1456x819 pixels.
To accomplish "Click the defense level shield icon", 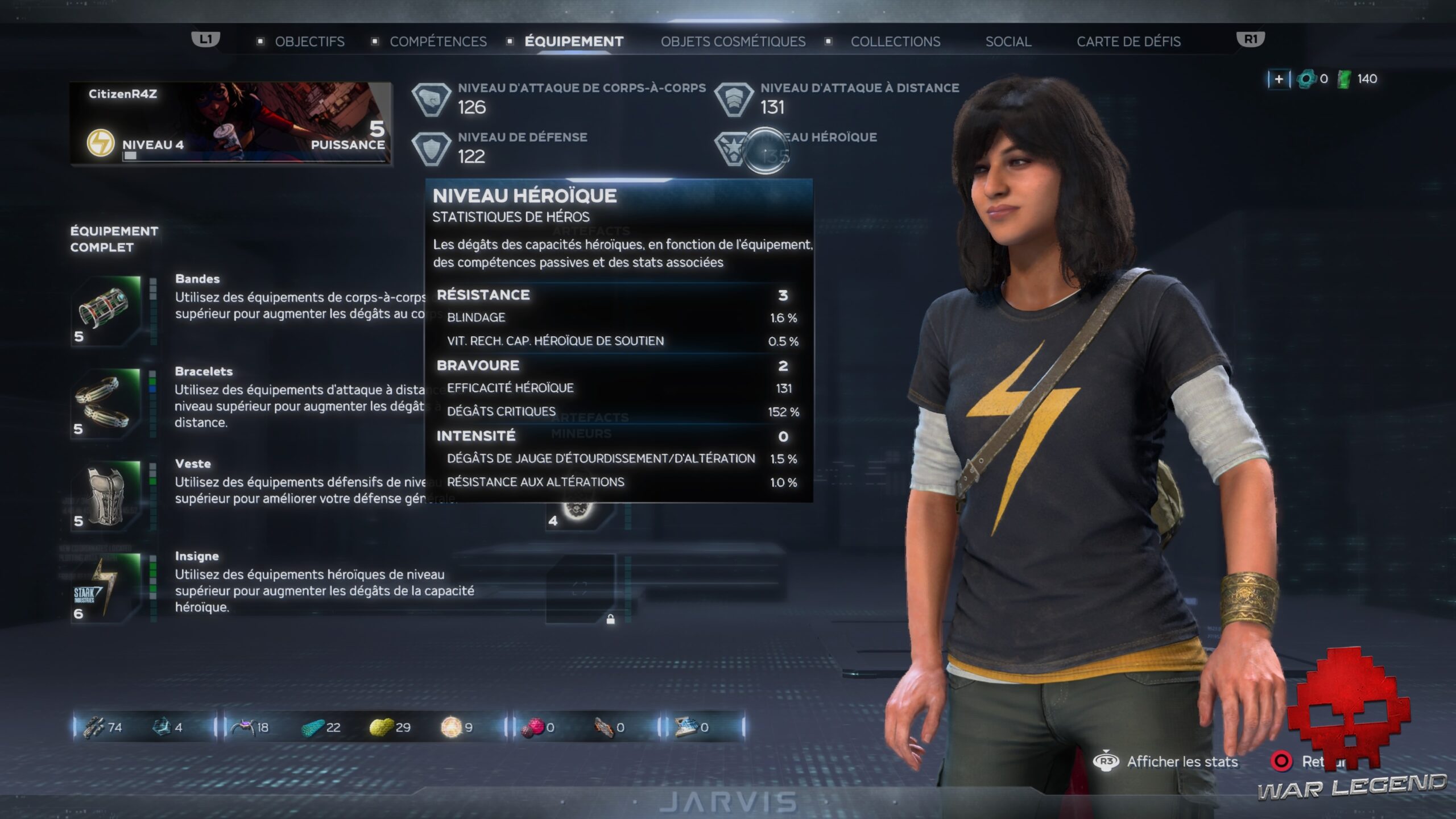I will [431, 149].
